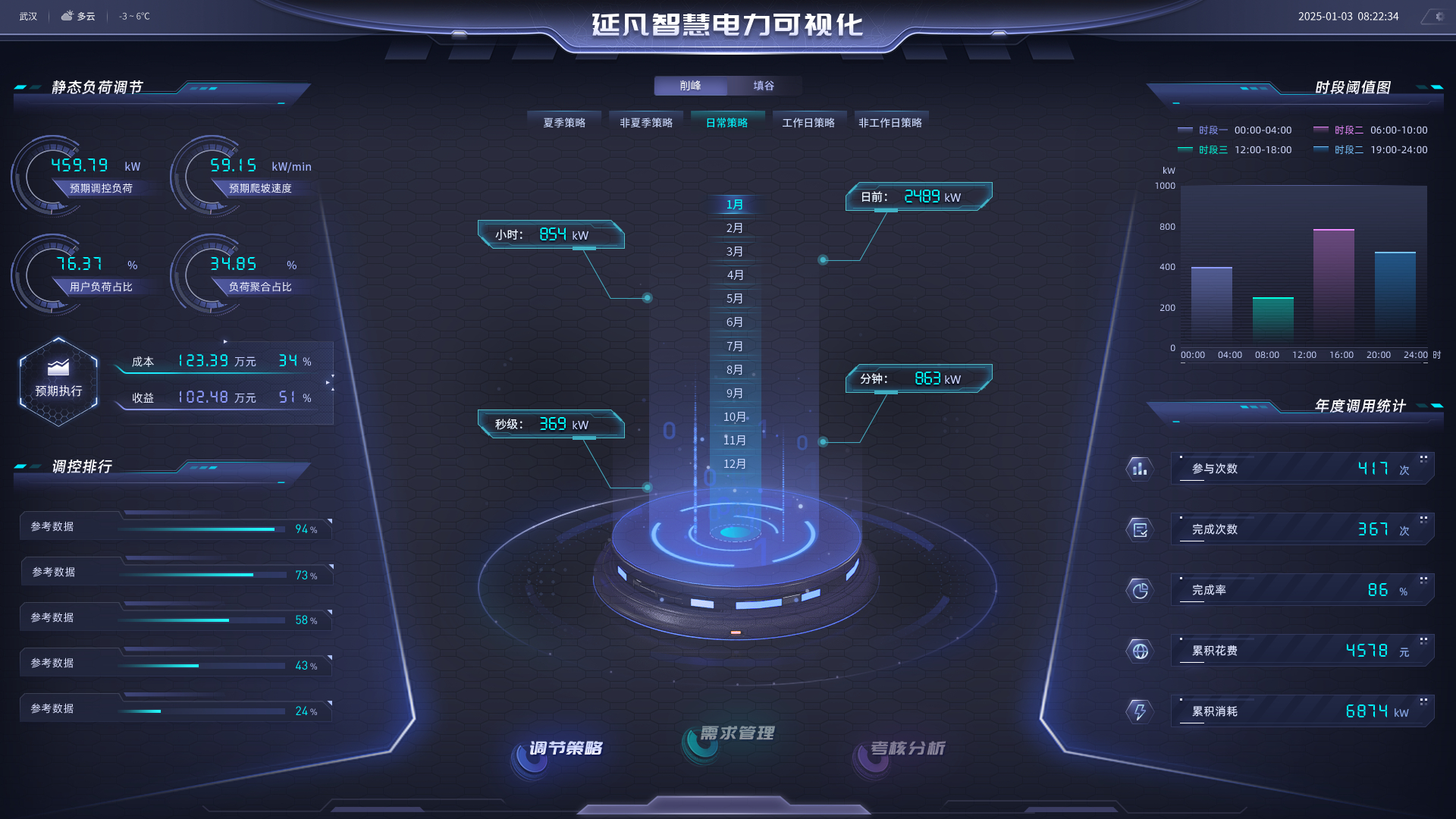This screenshot has height=819, width=1456.
Task: Click the 调节策略 navigation button
Action: point(566,748)
